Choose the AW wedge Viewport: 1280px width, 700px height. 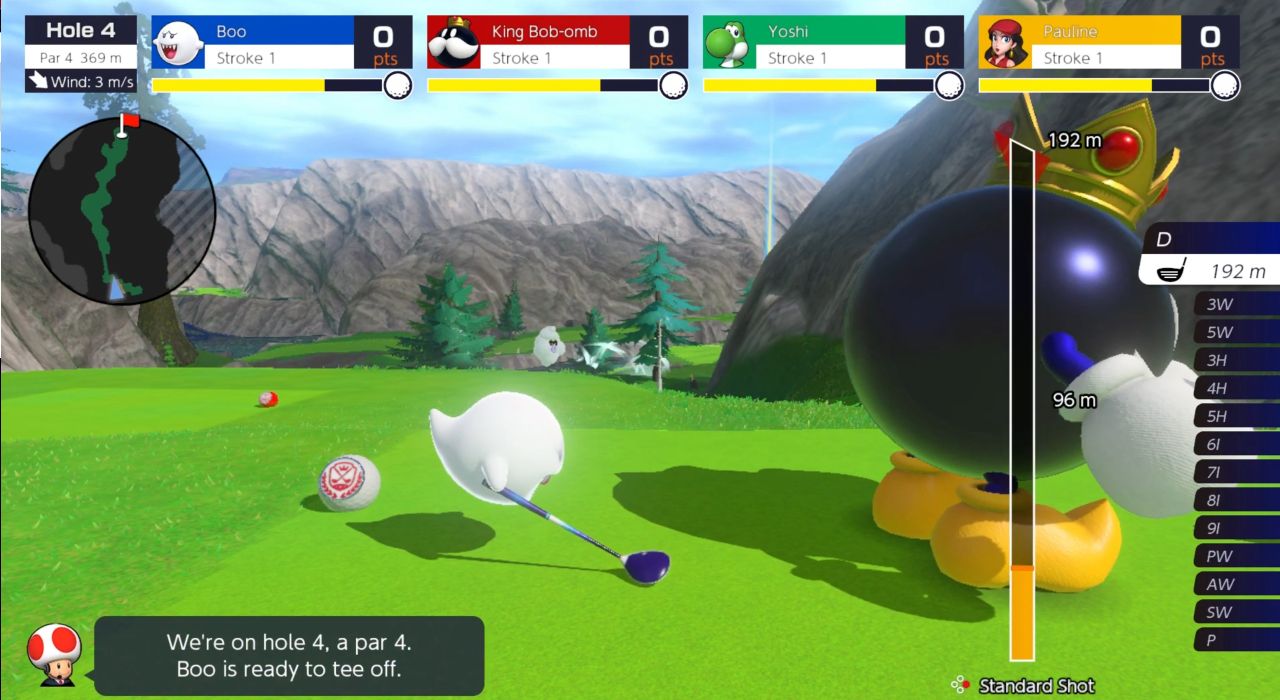pyautogui.click(x=1235, y=584)
